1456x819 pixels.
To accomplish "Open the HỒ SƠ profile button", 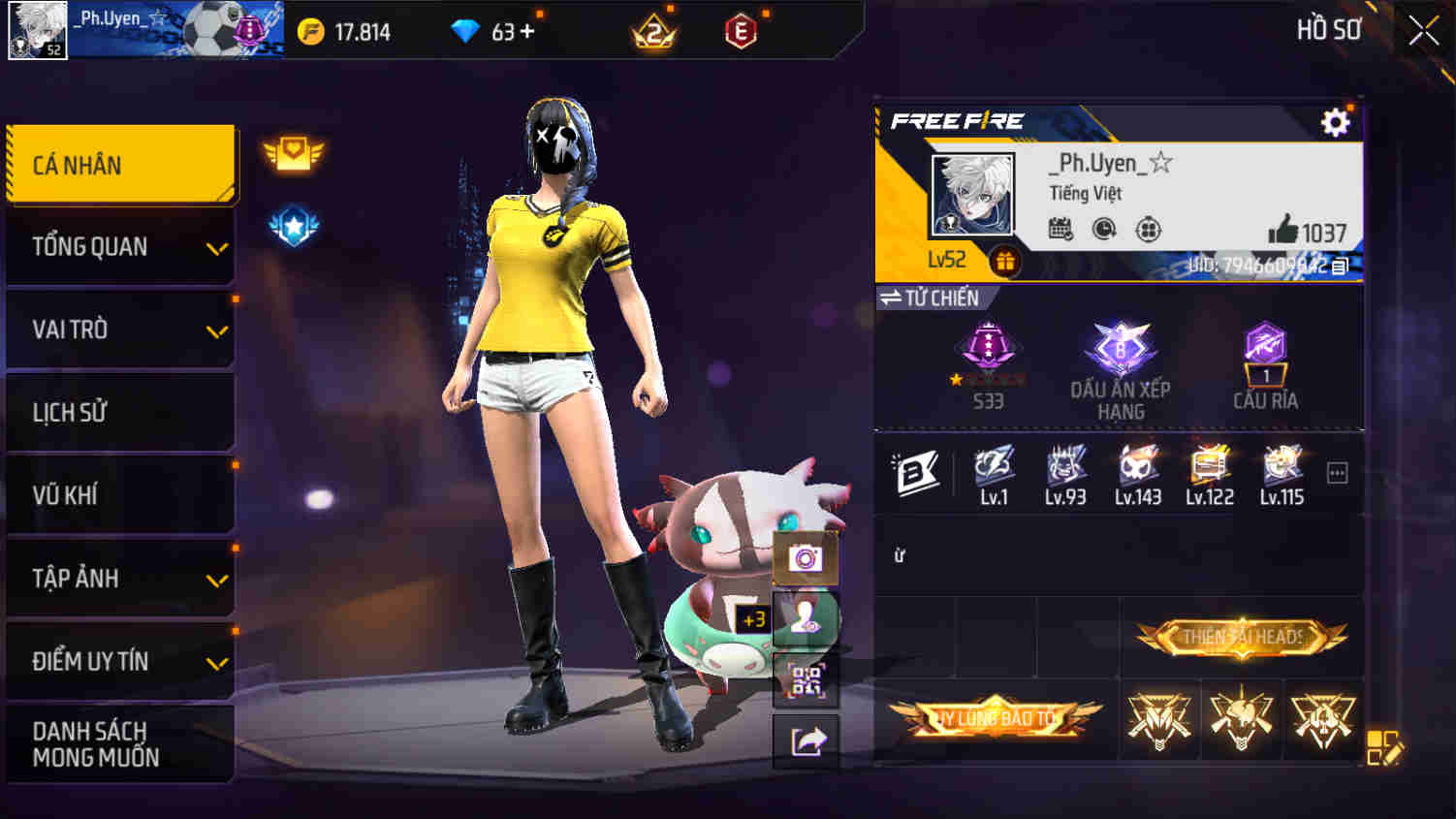I will pos(1328,30).
